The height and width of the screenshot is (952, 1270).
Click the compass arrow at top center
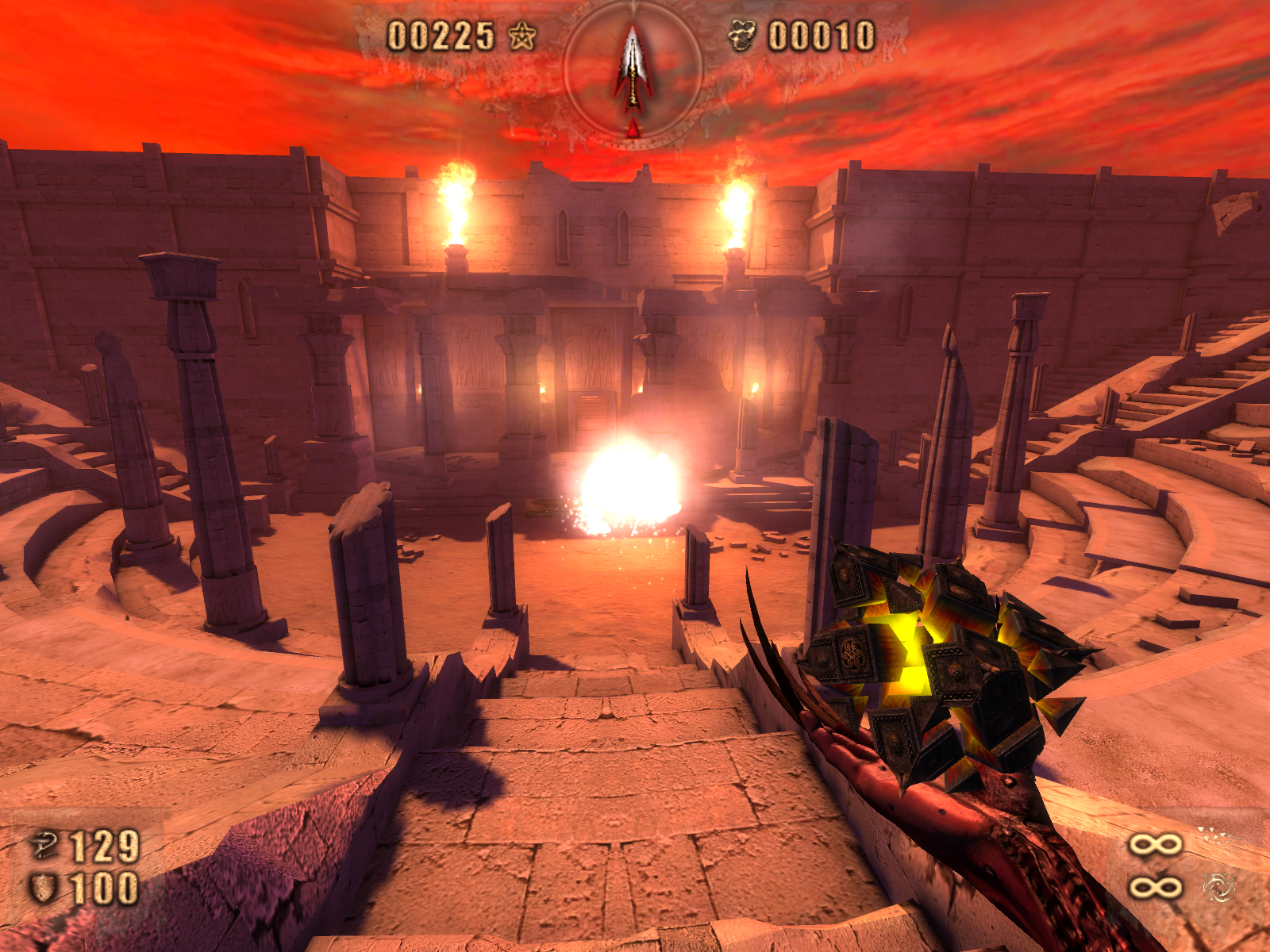(633, 69)
